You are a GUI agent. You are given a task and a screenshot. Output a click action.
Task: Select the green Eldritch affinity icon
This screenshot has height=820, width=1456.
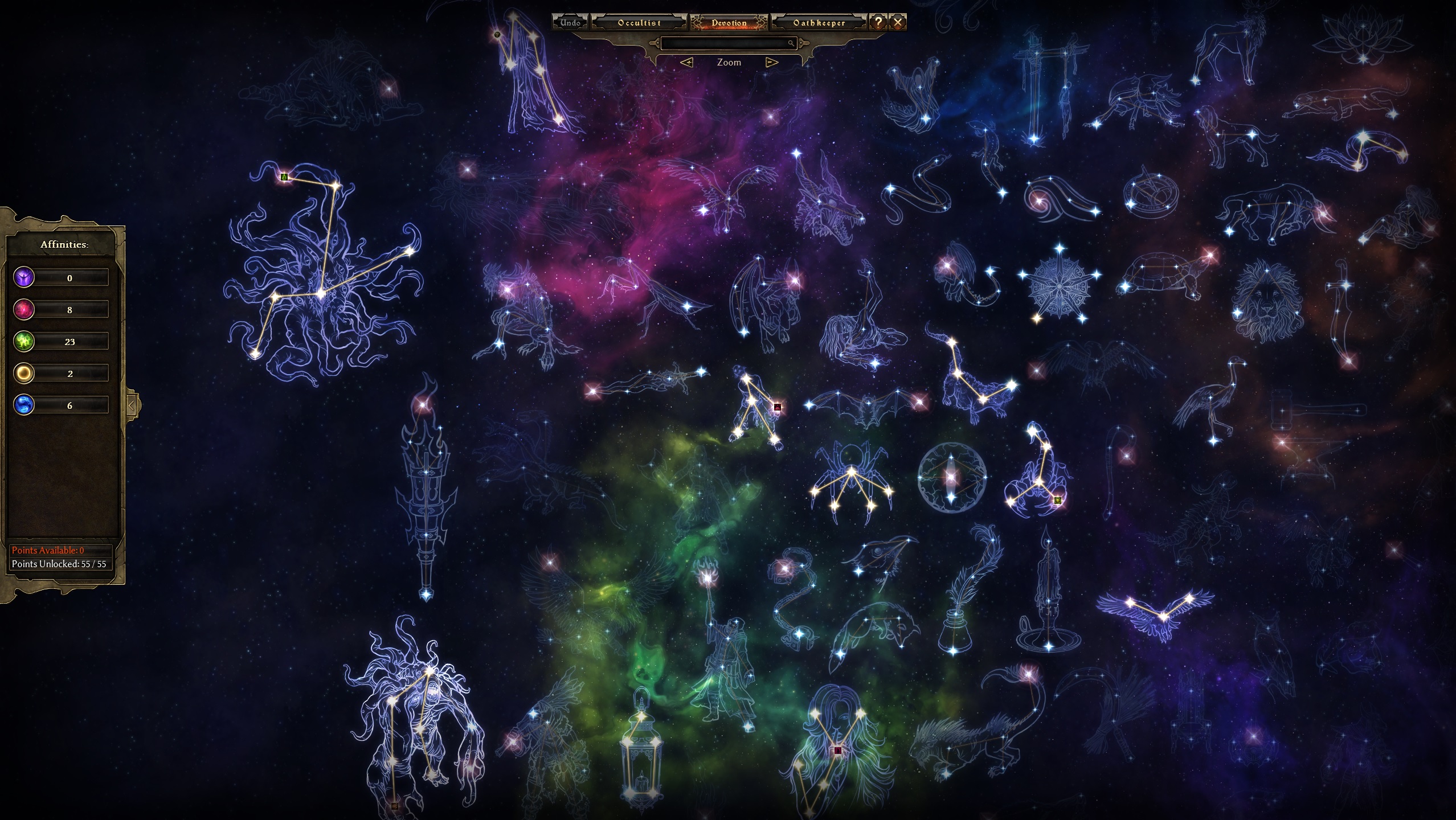[x=23, y=342]
